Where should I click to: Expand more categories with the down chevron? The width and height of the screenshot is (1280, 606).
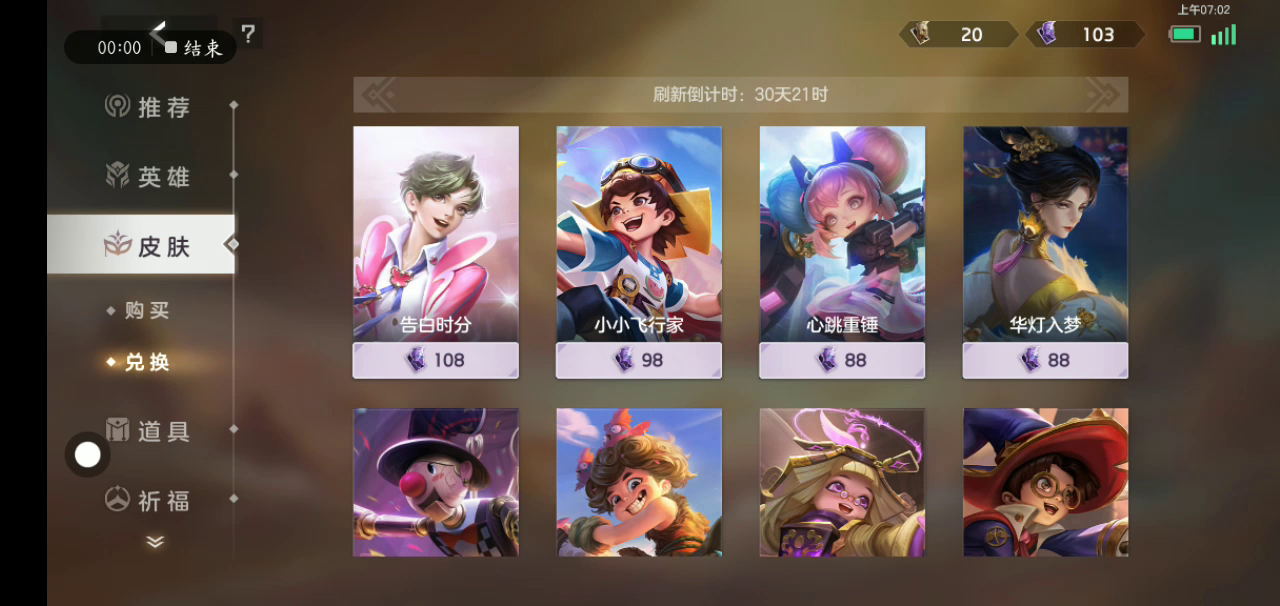click(x=155, y=542)
